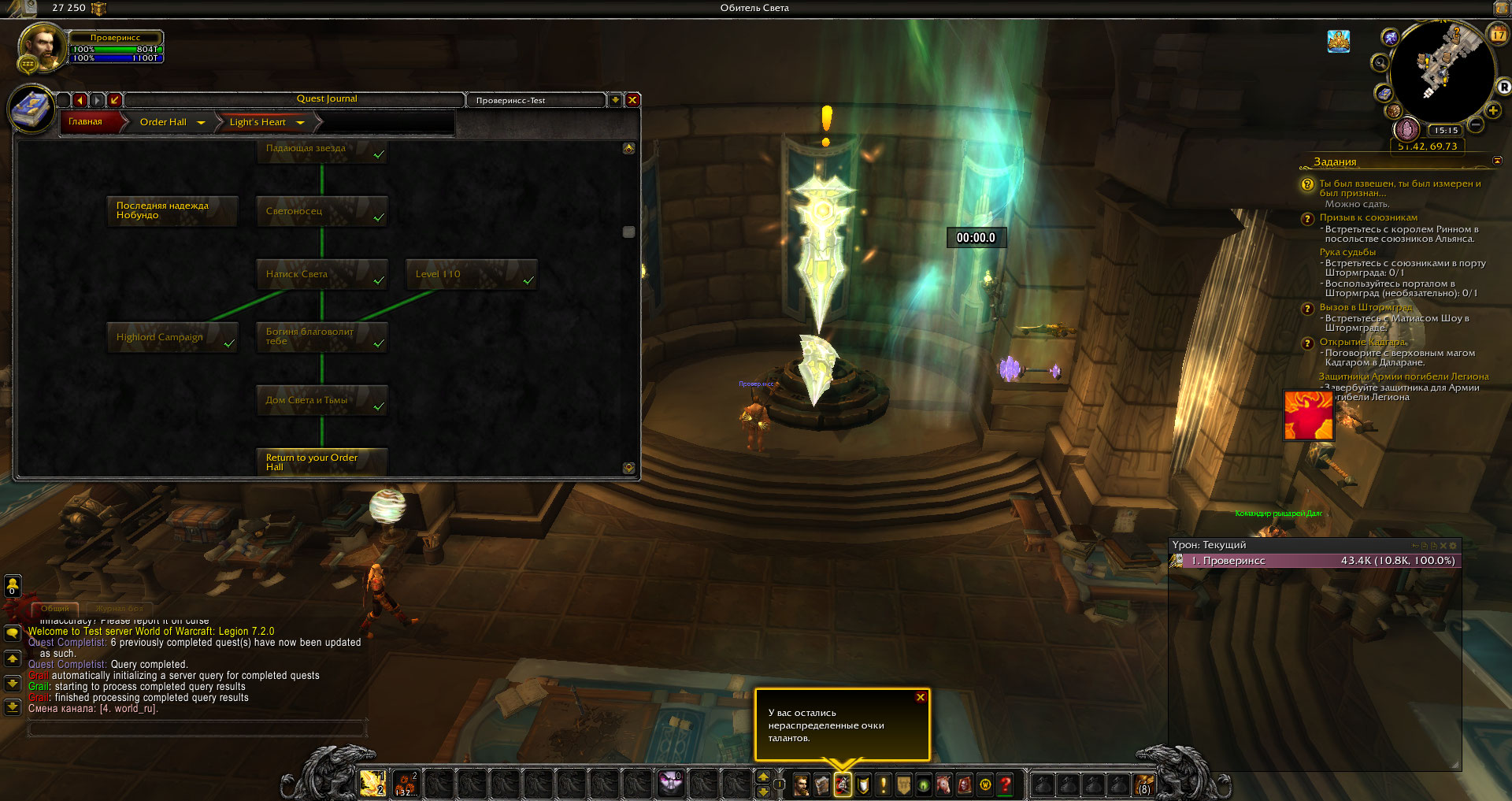Switch to the Общий chat tab
The width and height of the screenshot is (1512, 801).
(x=55, y=608)
